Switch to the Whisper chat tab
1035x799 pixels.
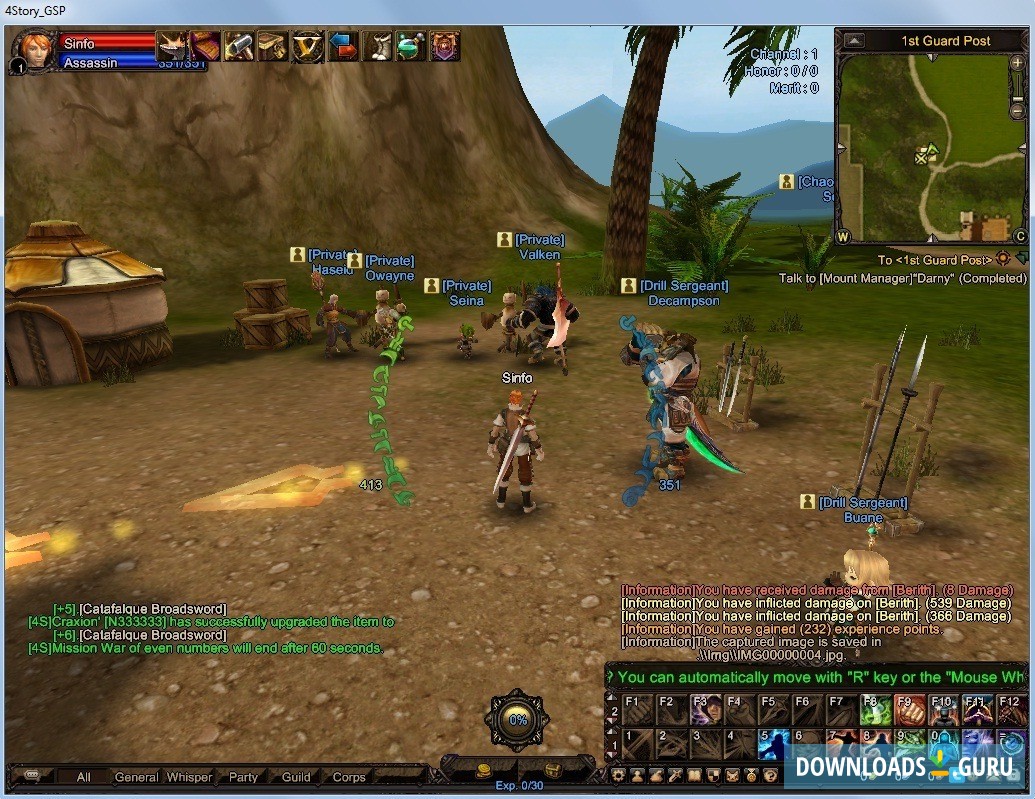189,777
